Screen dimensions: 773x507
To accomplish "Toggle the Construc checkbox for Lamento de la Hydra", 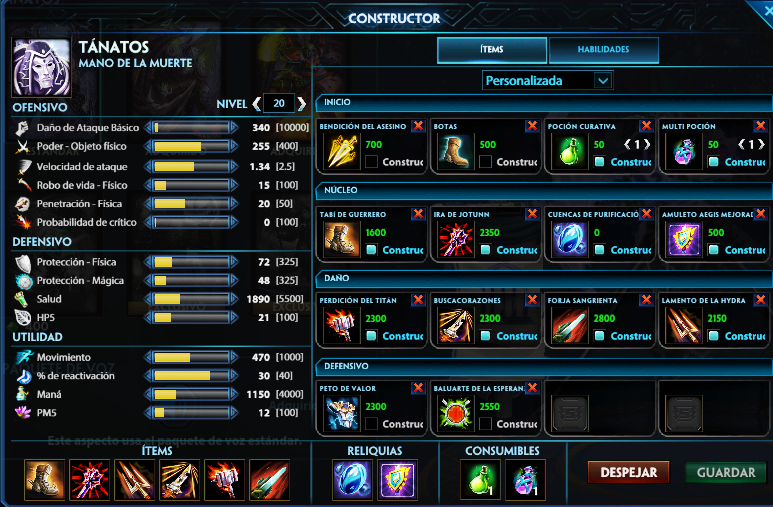I will [x=714, y=336].
